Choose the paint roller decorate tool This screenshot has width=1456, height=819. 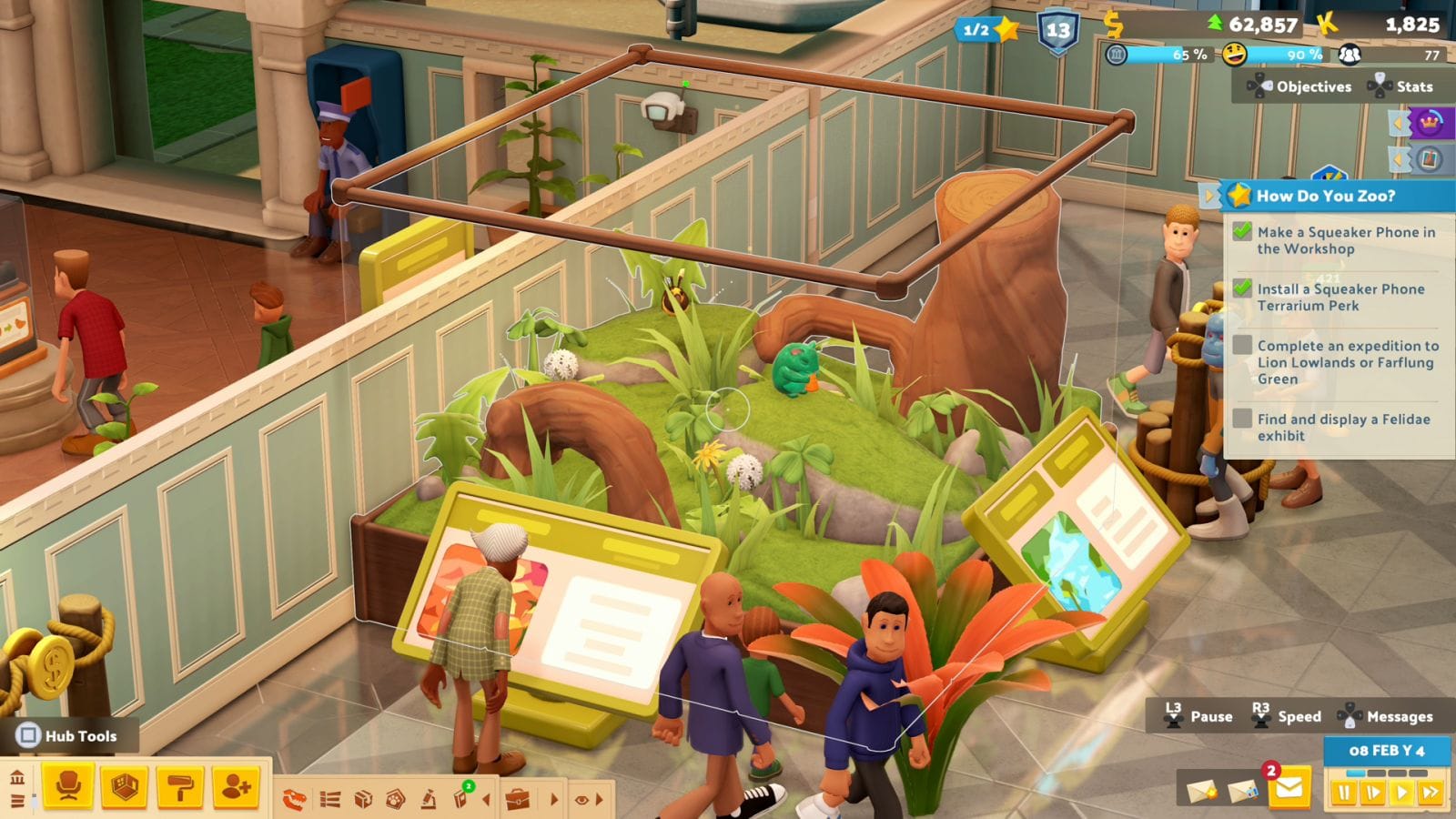point(179,787)
